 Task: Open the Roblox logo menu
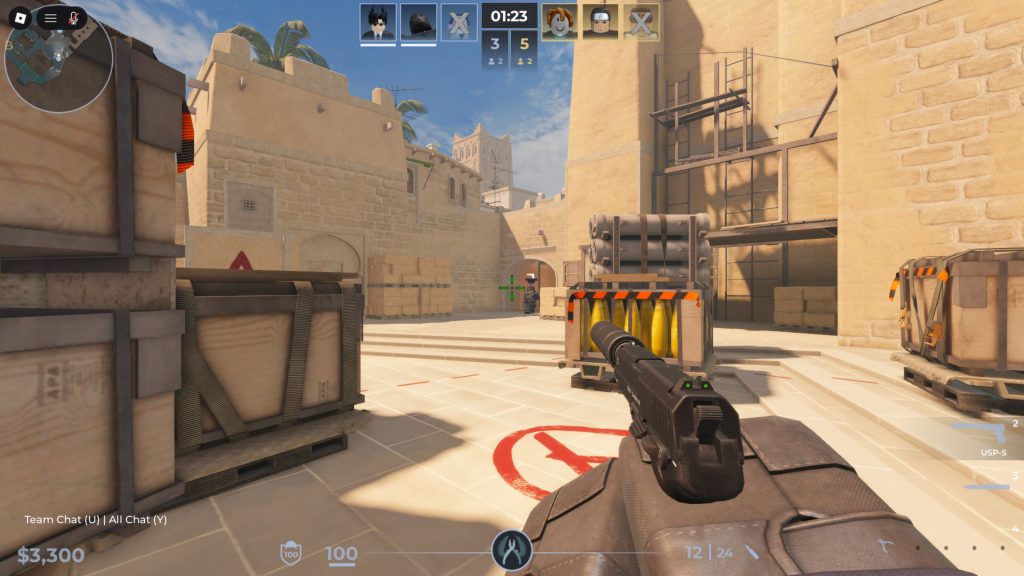[x=19, y=19]
